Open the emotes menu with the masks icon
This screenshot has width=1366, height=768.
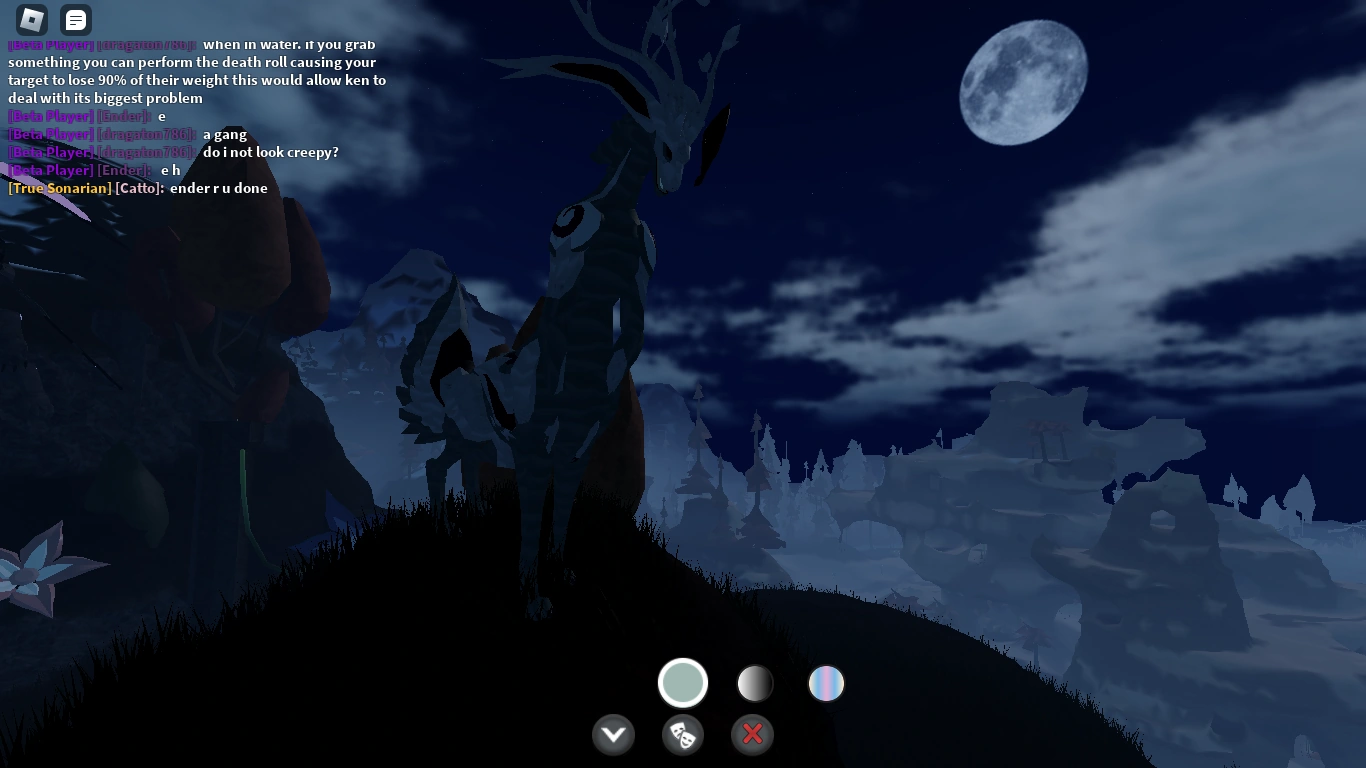(x=683, y=734)
